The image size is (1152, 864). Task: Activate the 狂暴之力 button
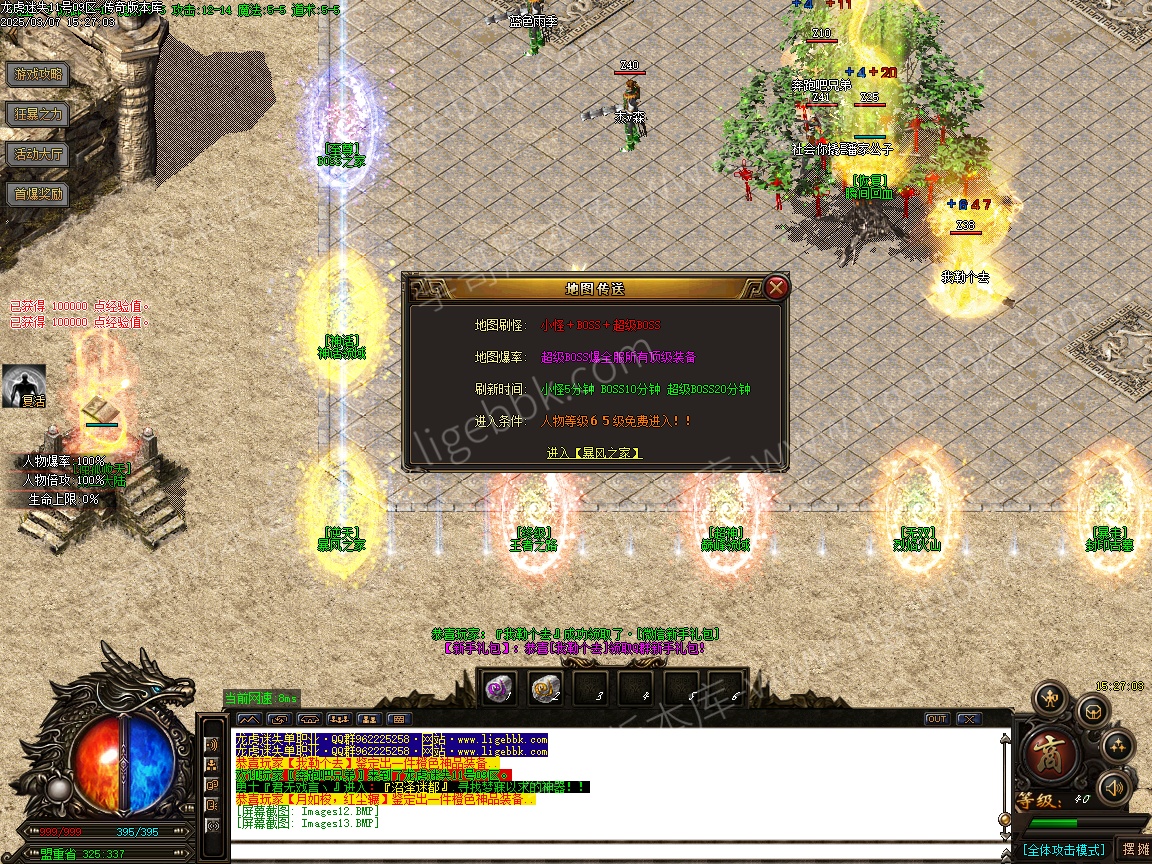pyautogui.click(x=38, y=114)
